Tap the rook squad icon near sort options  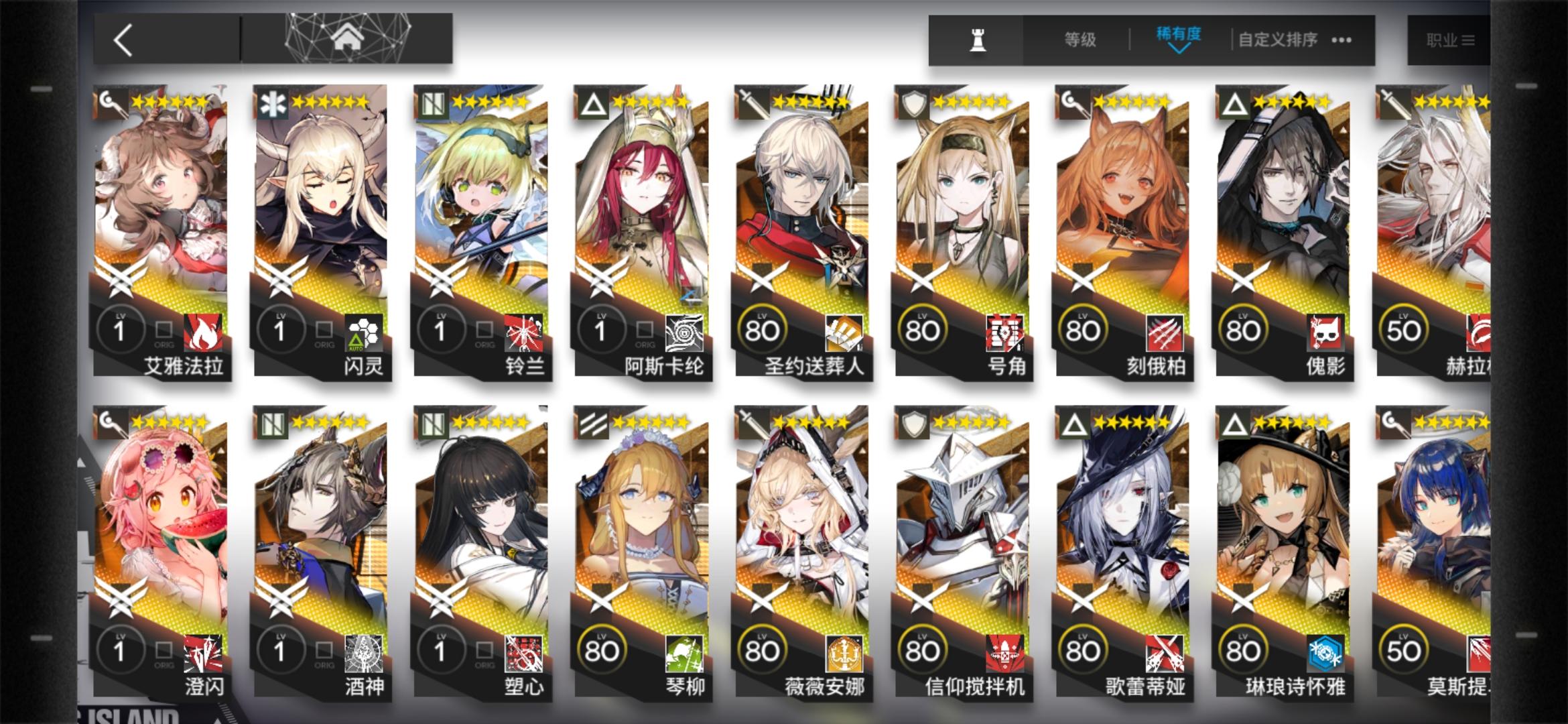(976, 38)
